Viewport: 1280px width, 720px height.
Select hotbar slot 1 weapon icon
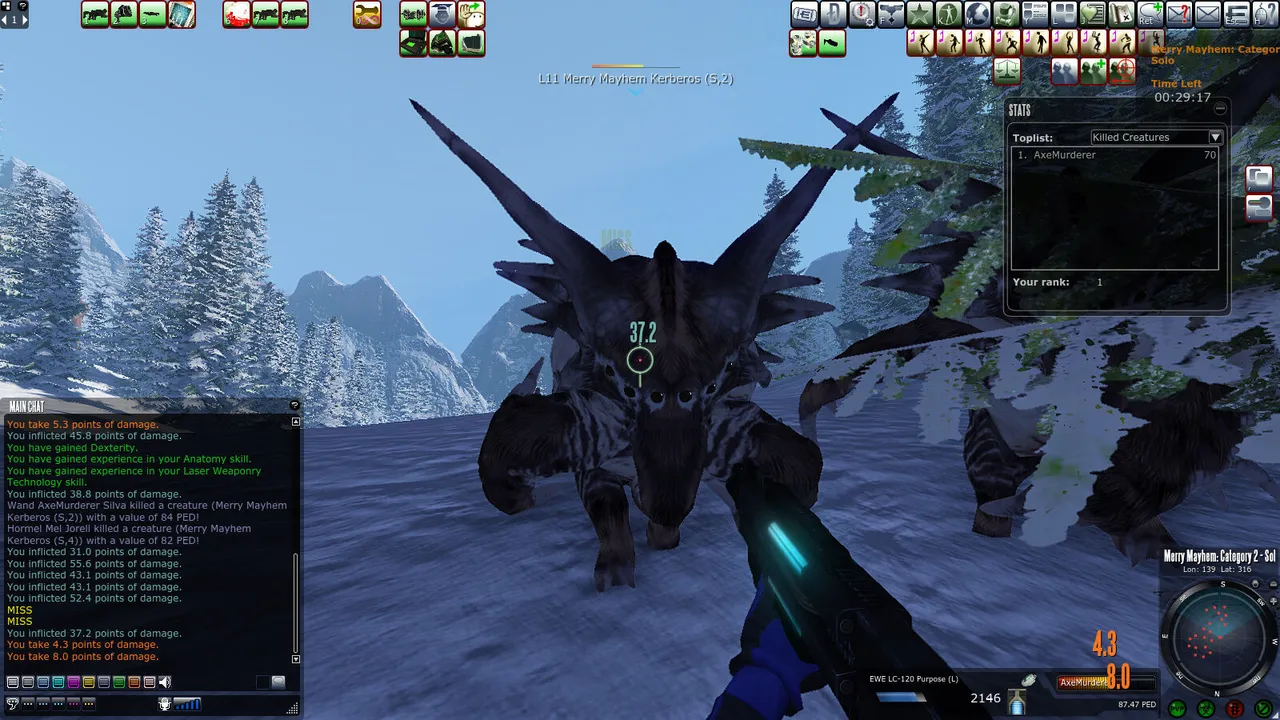click(x=95, y=15)
